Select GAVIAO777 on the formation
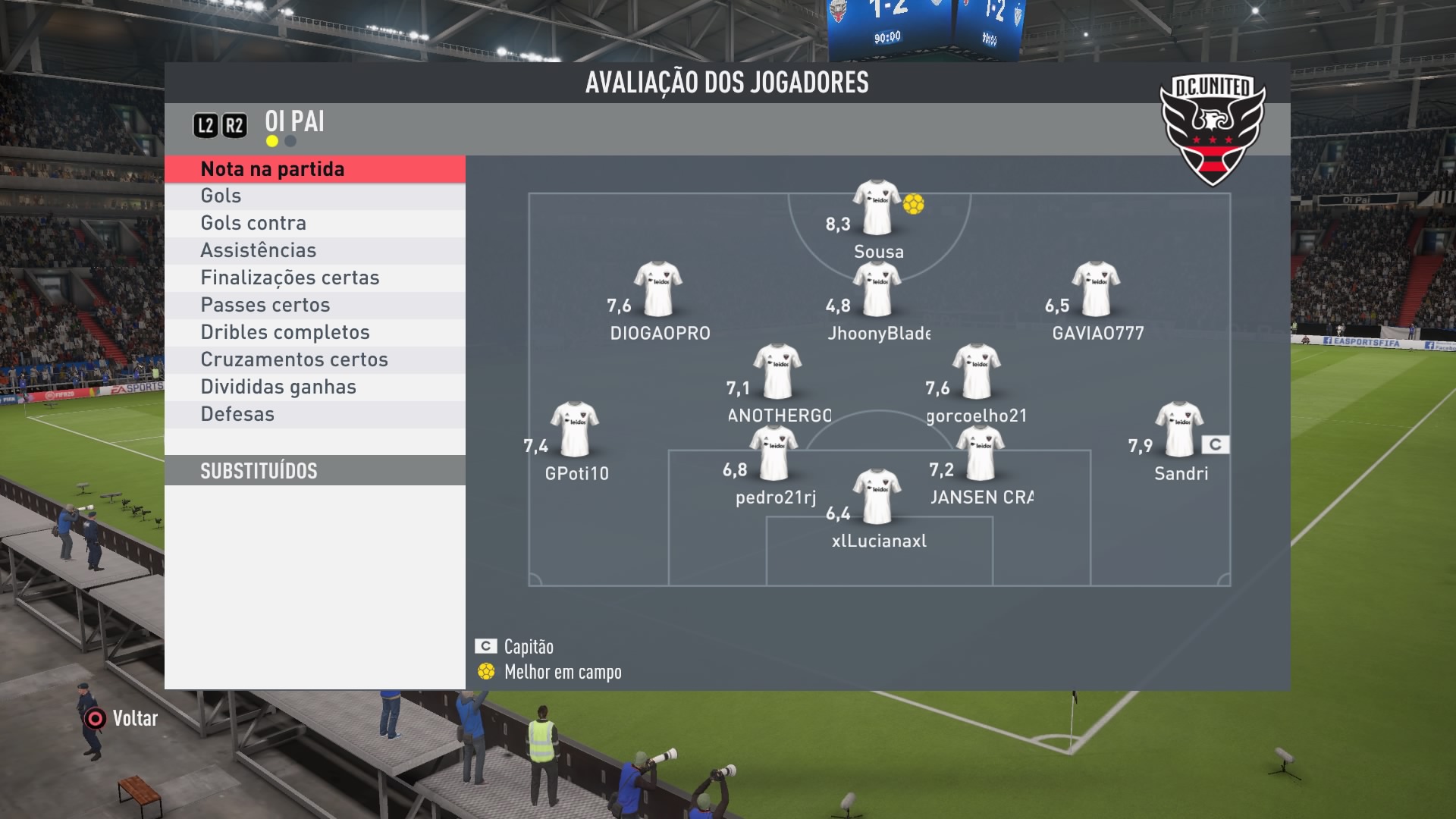The width and height of the screenshot is (1456, 819). coord(1096,289)
